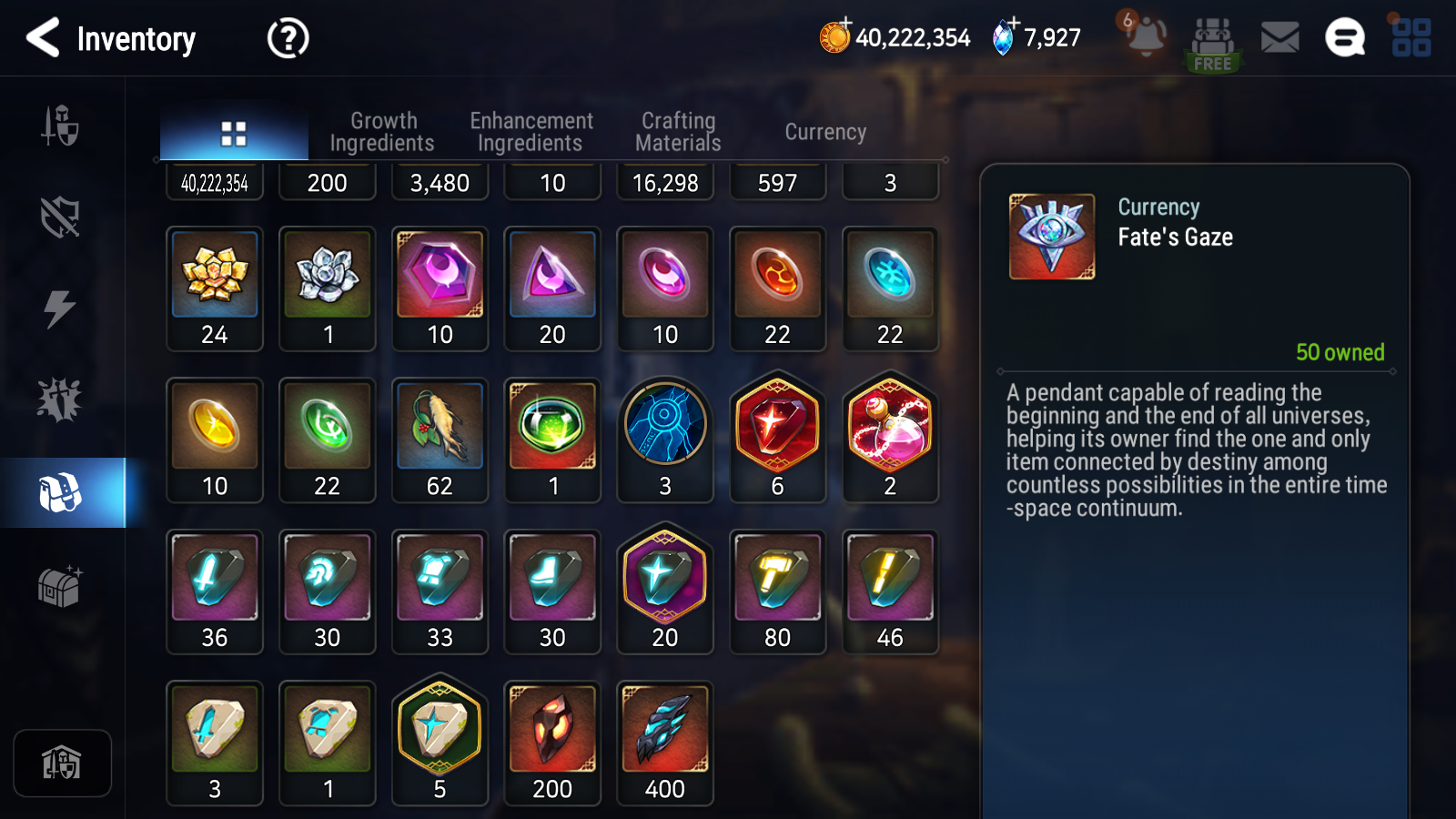Select the golden hammer rune with 80
The height and width of the screenshot is (819, 1456).
point(777,591)
